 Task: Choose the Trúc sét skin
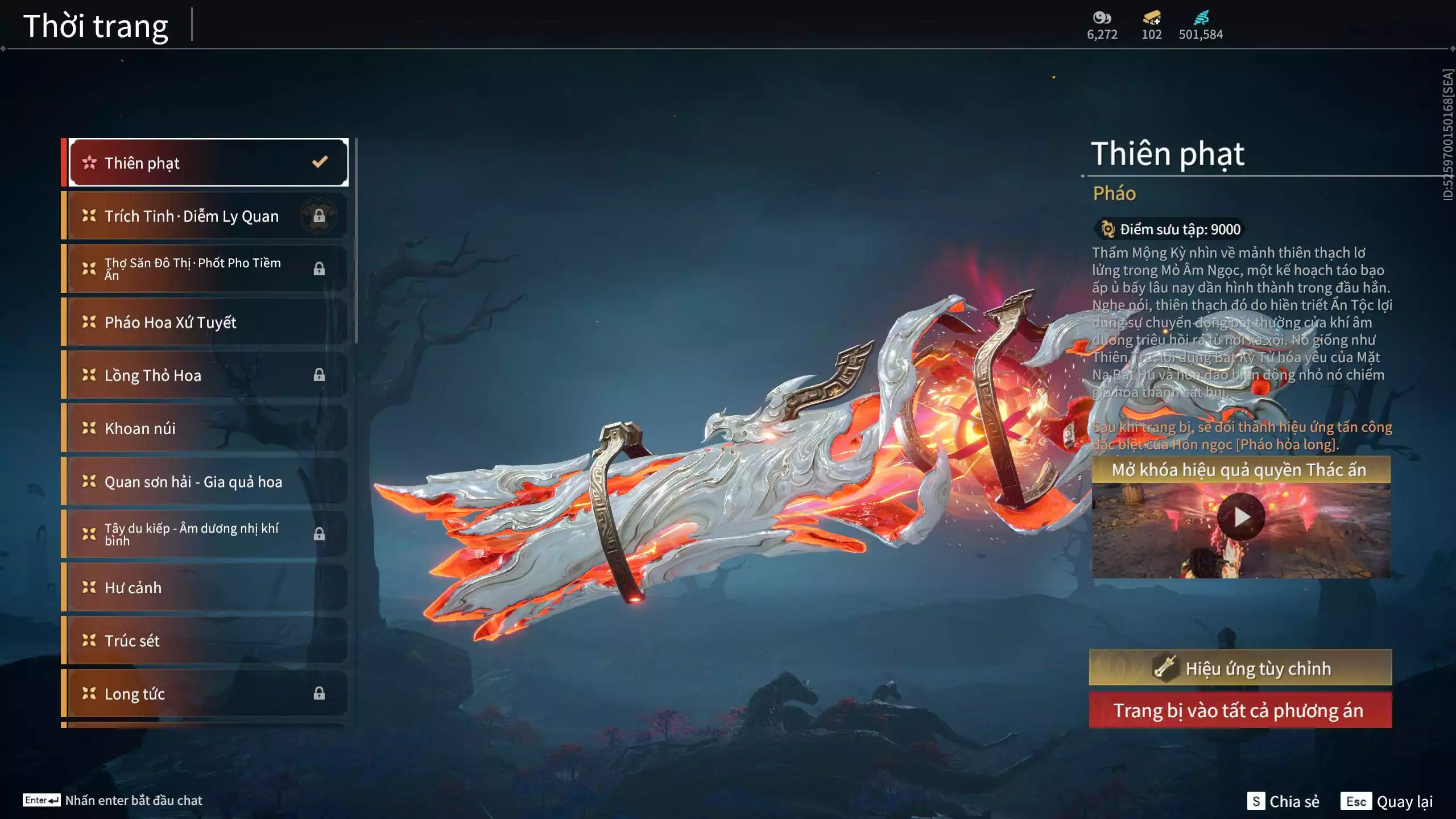208,640
